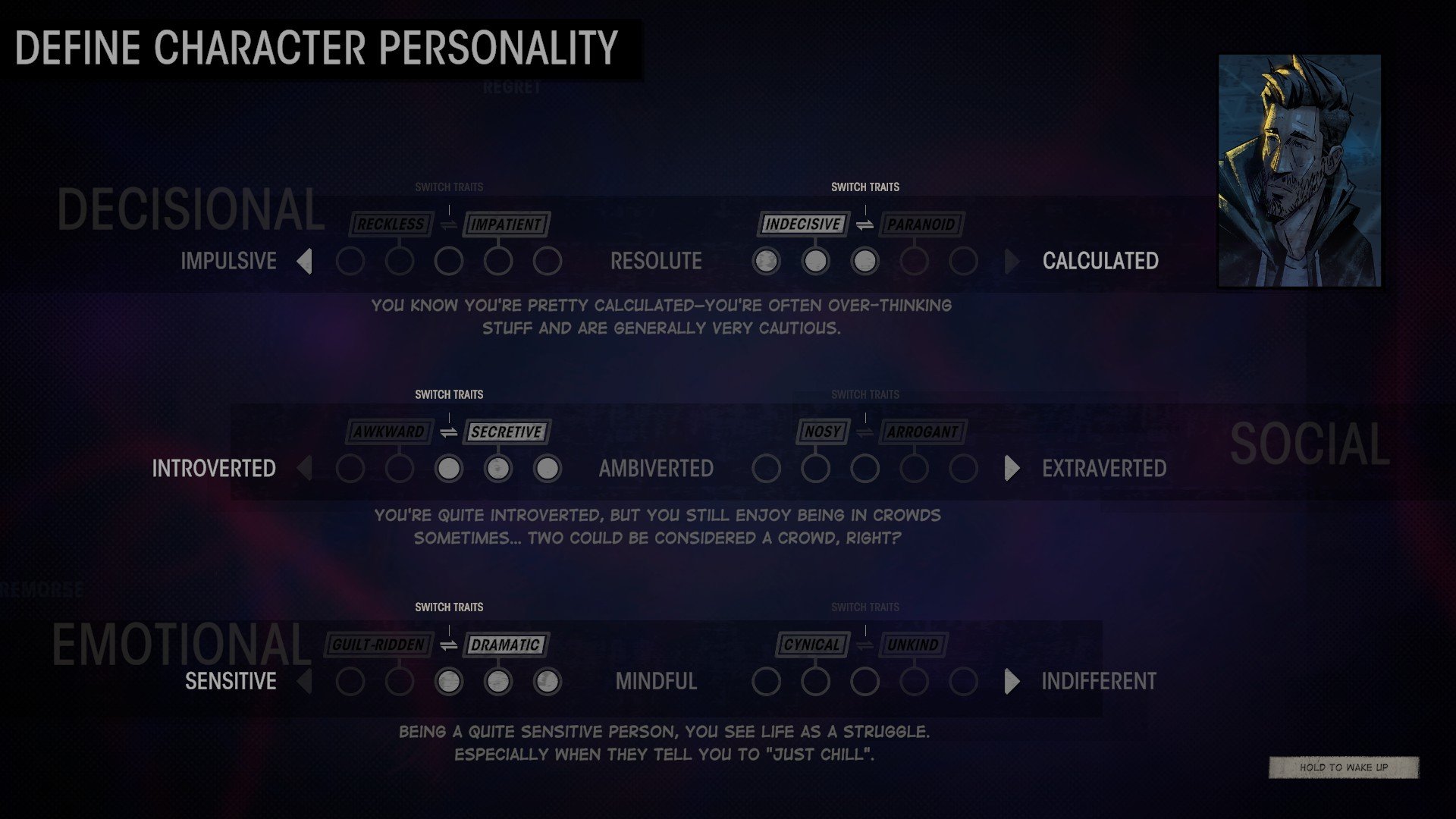Pick the Reckless trait tag

pyautogui.click(x=391, y=224)
